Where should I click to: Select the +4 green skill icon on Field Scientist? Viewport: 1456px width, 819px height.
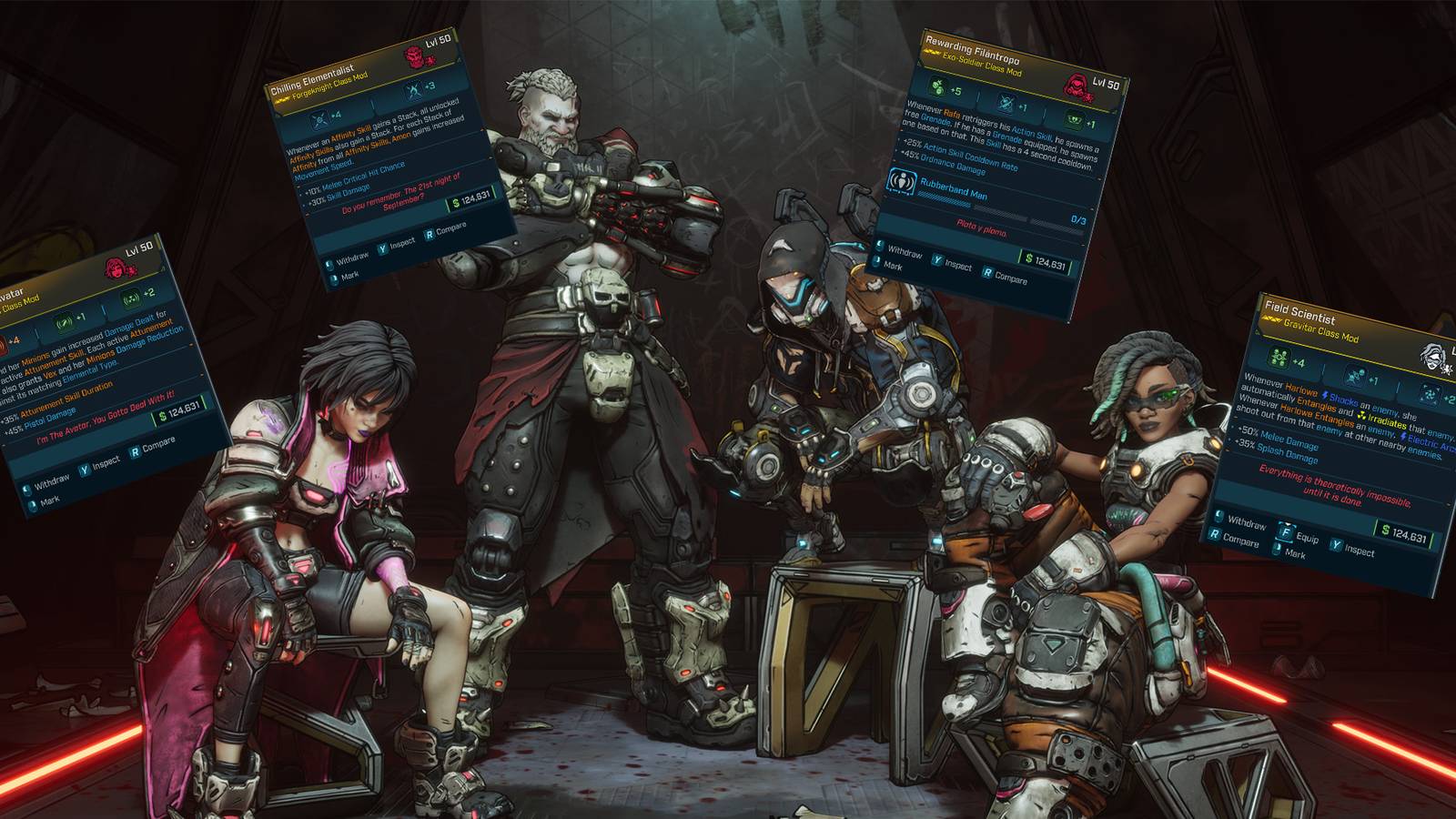click(x=1278, y=359)
